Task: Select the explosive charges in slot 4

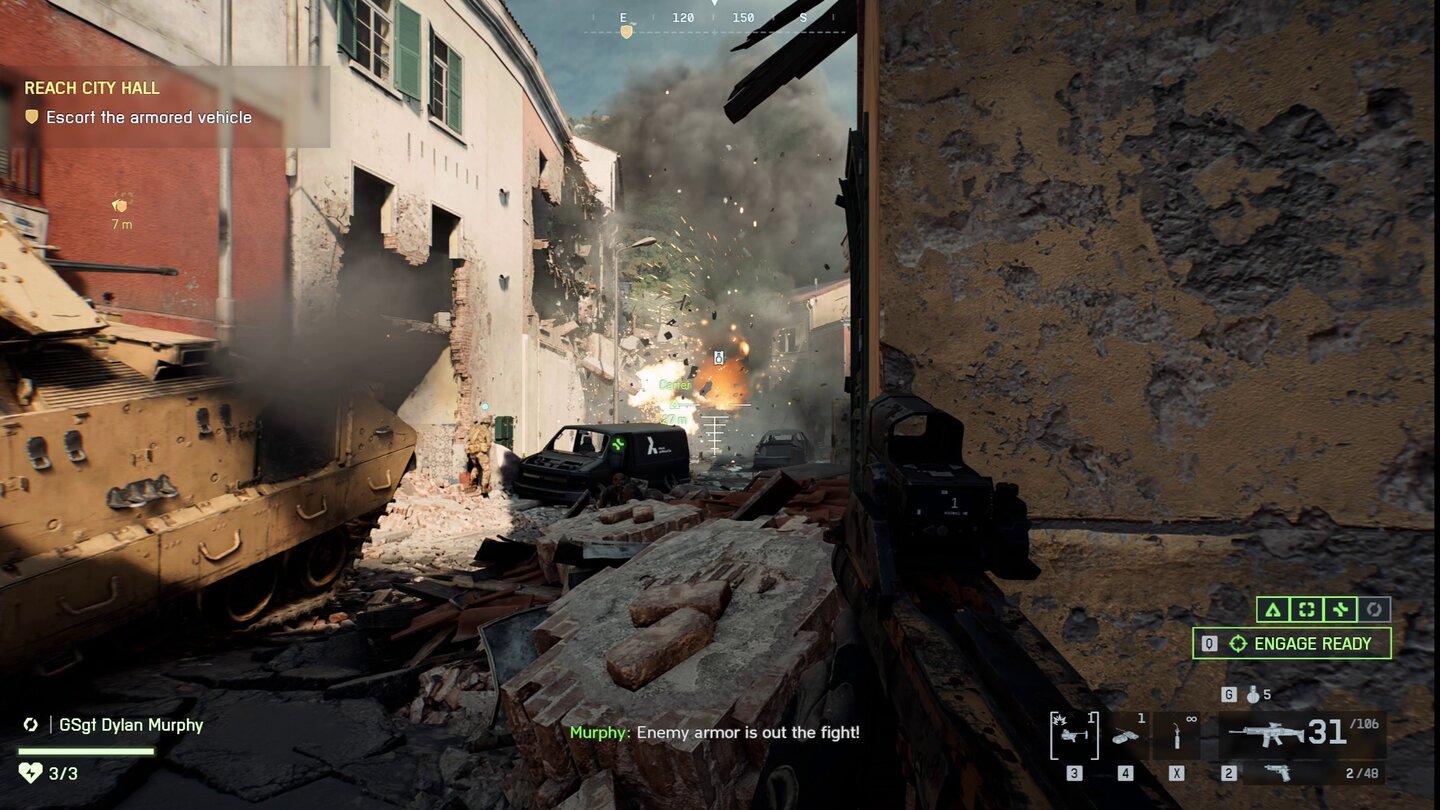Action: coord(1126,737)
